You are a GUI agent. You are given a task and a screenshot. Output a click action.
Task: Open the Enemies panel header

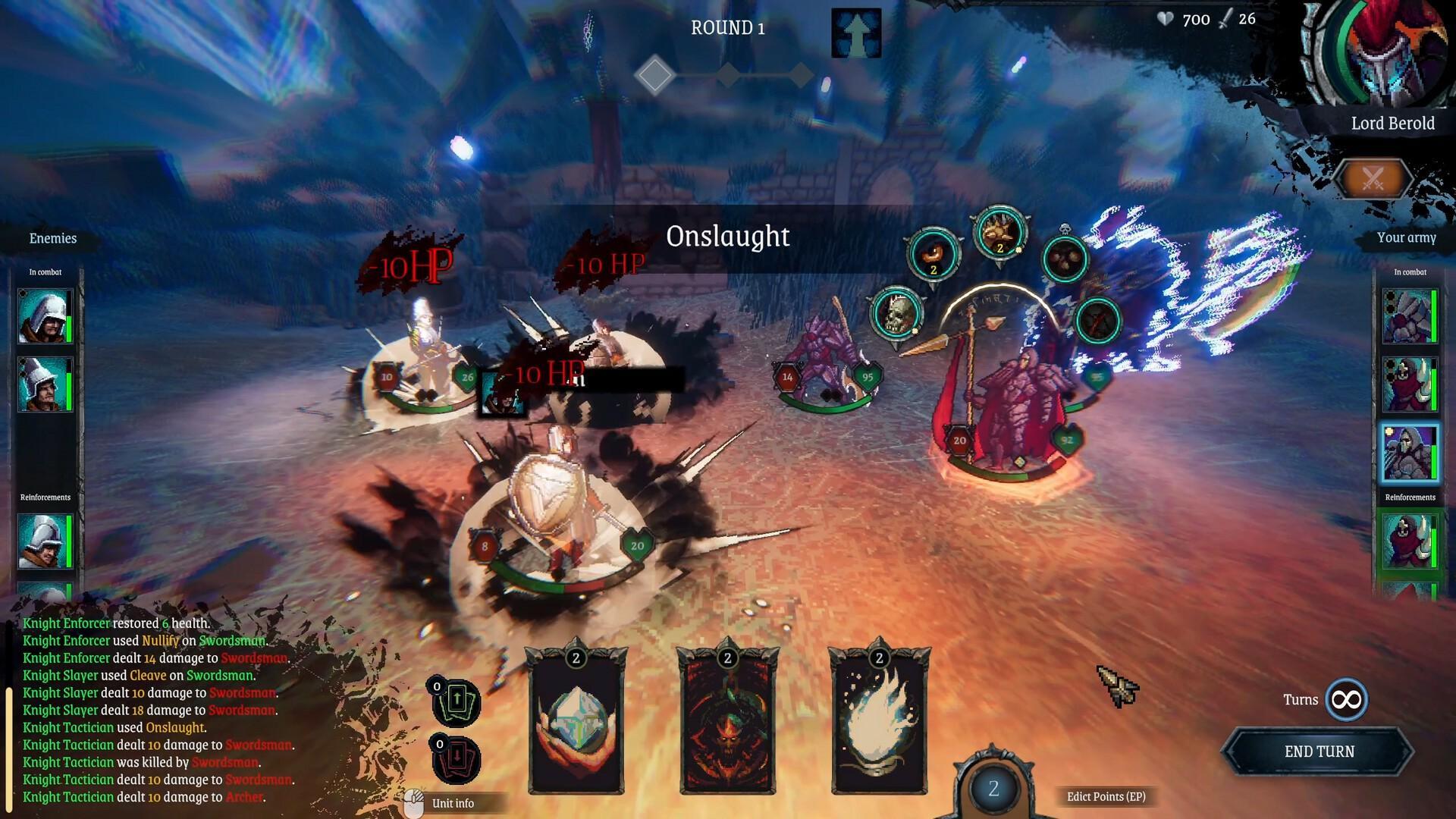click(52, 238)
